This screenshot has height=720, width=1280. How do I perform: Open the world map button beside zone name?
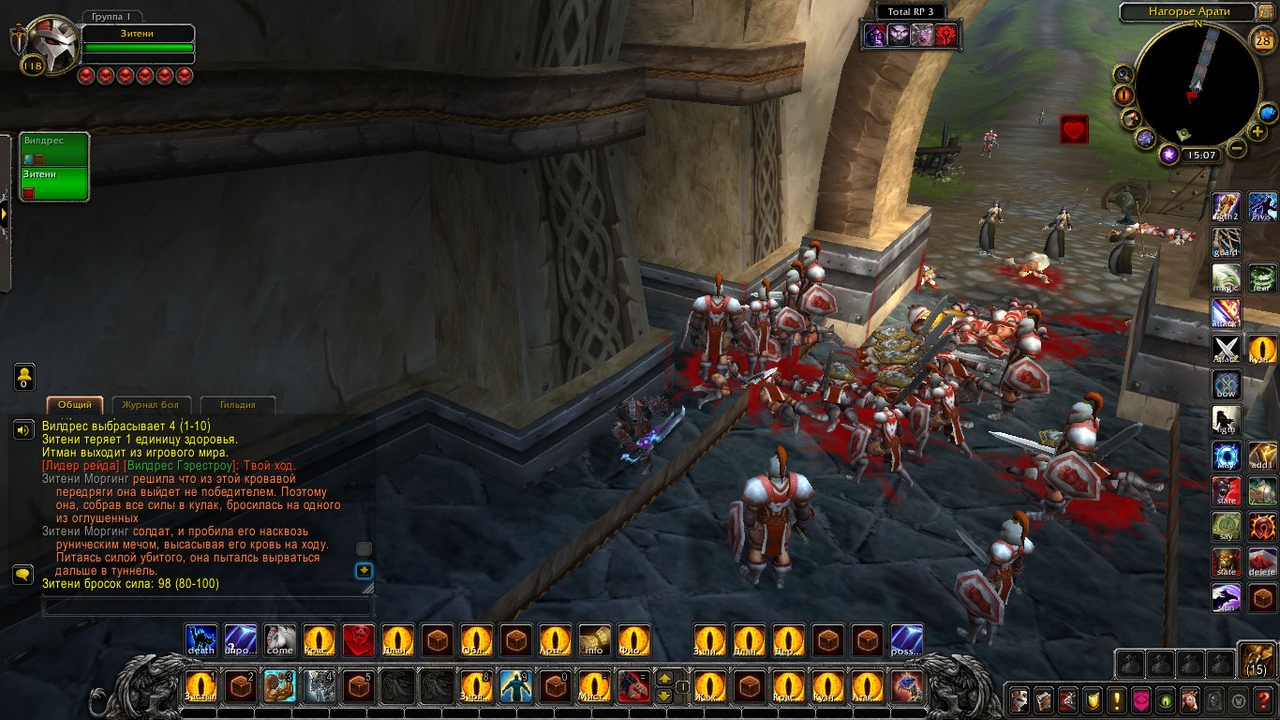(1267, 12)
